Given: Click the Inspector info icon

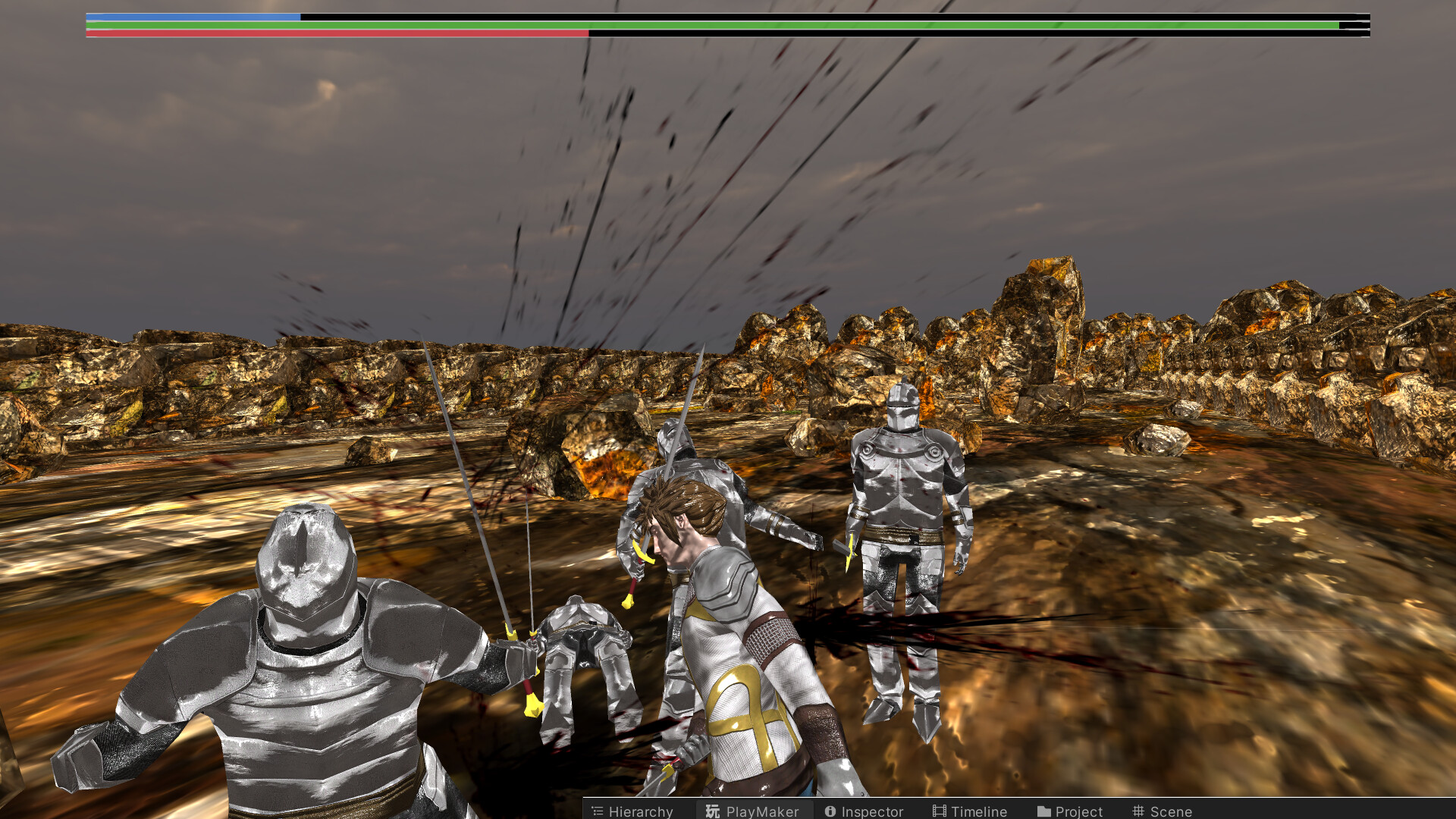Looking at the screenshot, I should pyautogui.click(x=830, y=811).
